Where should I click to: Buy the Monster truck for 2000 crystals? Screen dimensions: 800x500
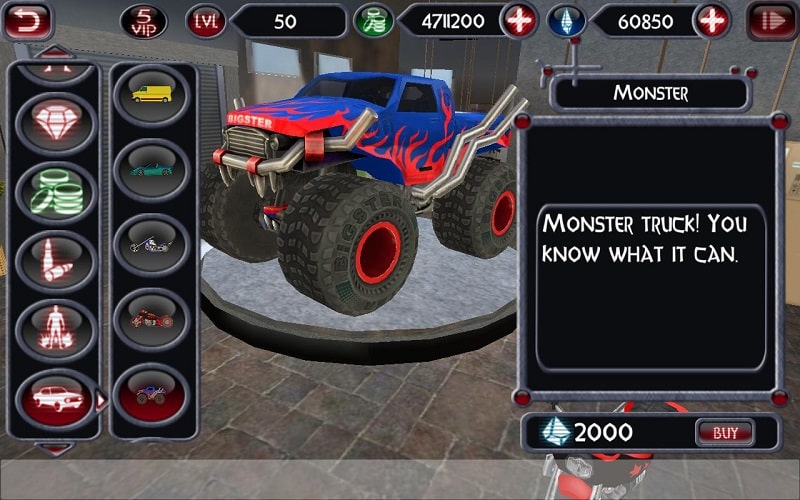724,433
